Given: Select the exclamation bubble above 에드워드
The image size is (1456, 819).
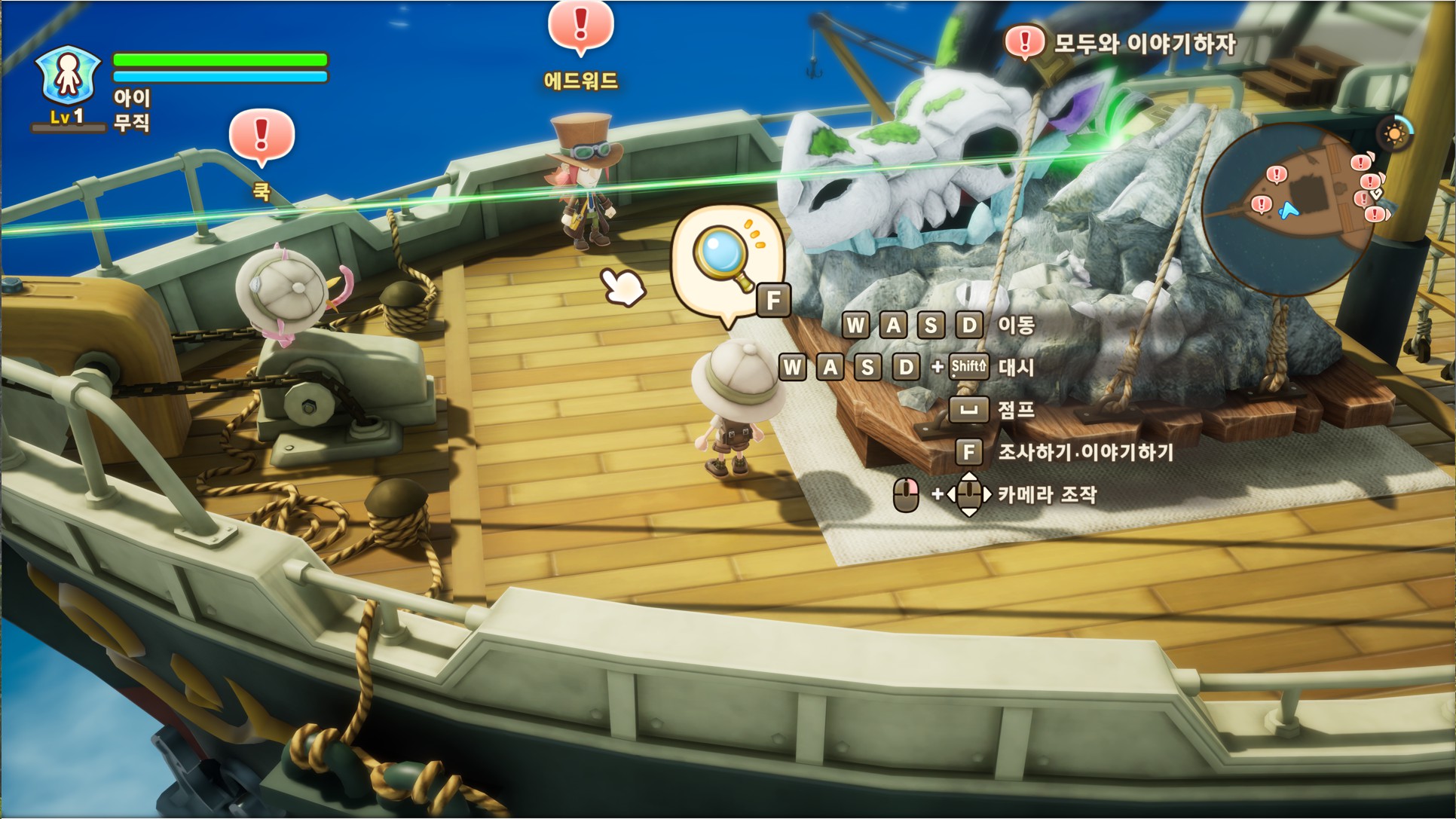Looking at the screenshot, I should pos(580,26).
